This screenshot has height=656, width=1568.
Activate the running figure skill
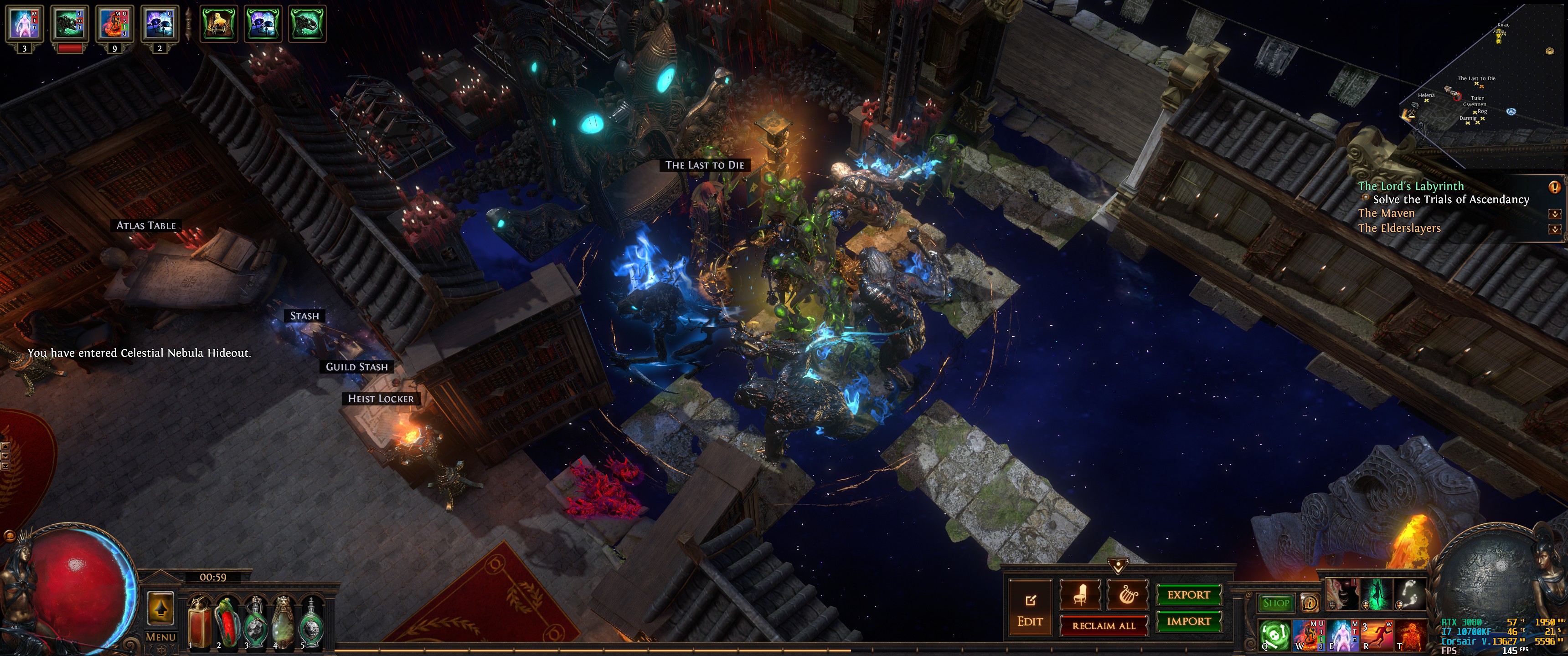[x=1377, y=635]
